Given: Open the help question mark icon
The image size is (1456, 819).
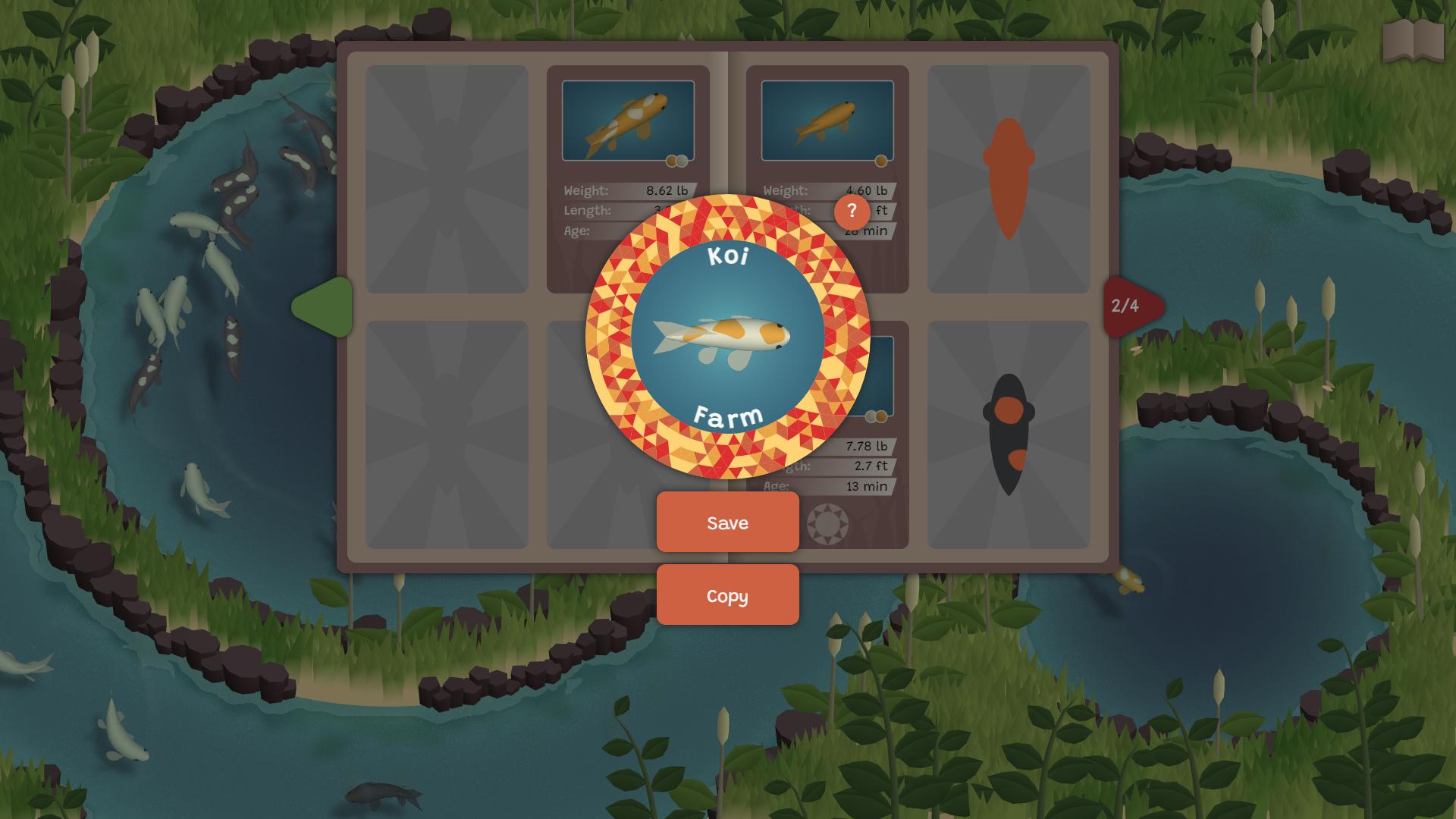Looking at the screenshot, I should point(852,212).
